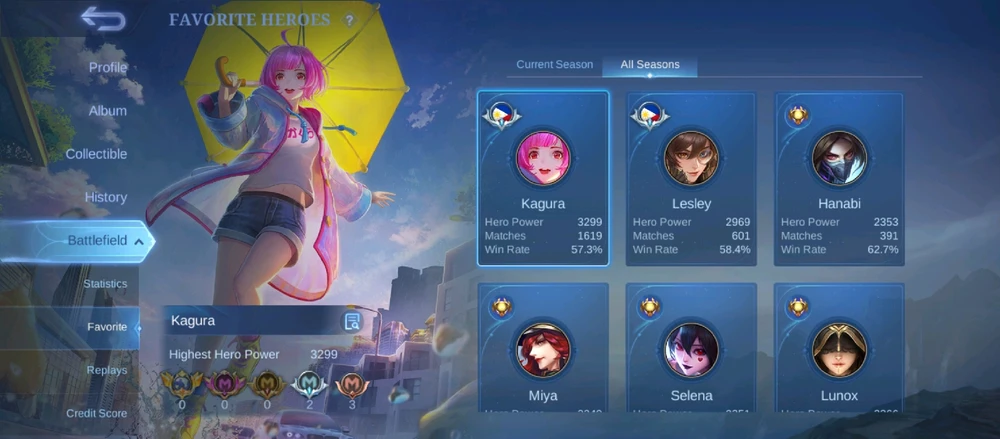Choose the Miya hero card
The height and width of the screenshot is (439, 1000).
click(543, 348)
